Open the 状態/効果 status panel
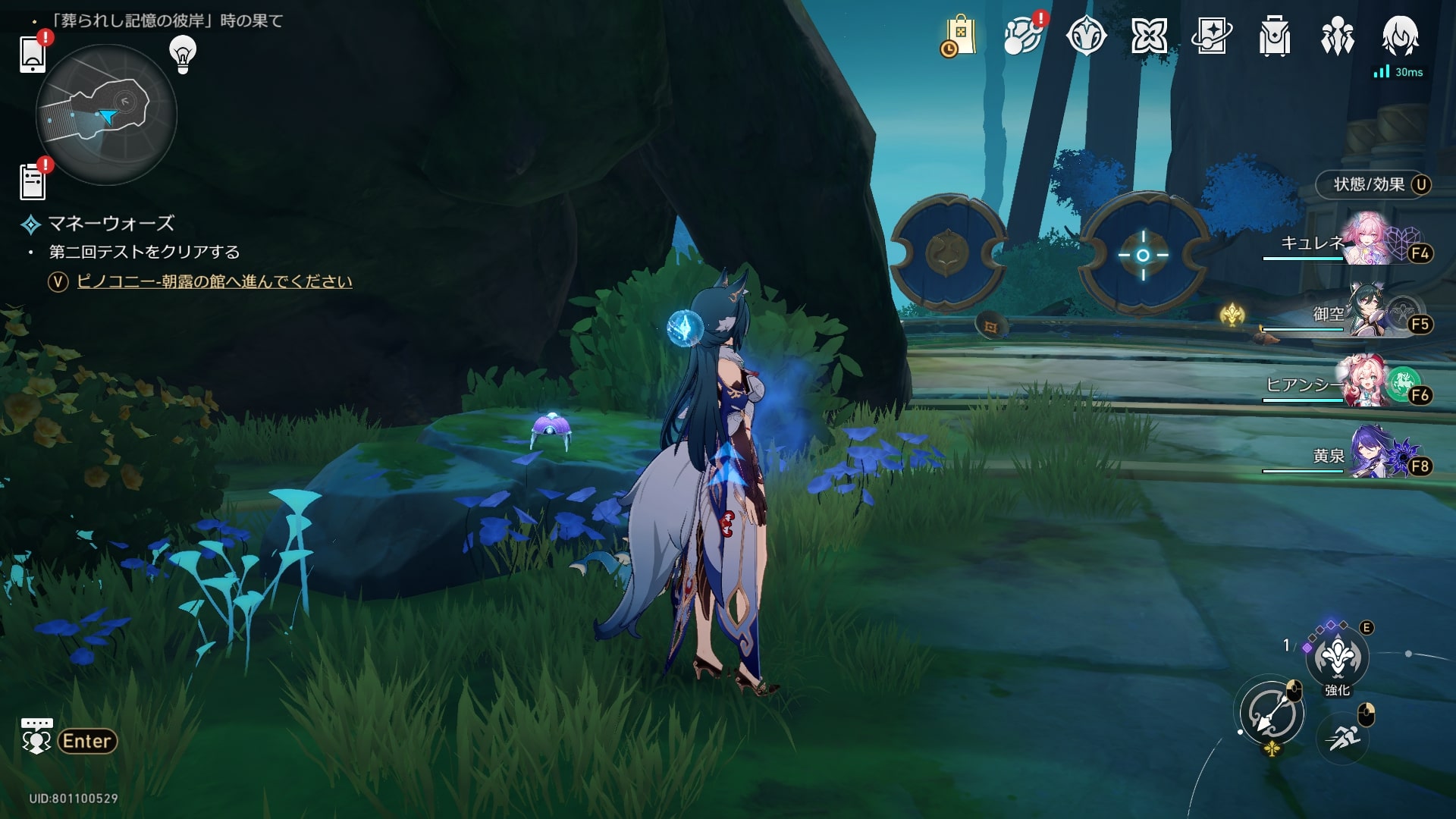The height and width of the screenshot is (819, 1456). [1373, 185]
